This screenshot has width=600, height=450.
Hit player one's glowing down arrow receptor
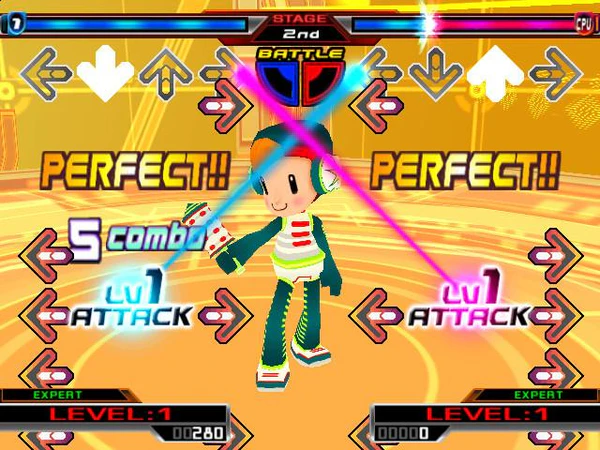[105, 72]
